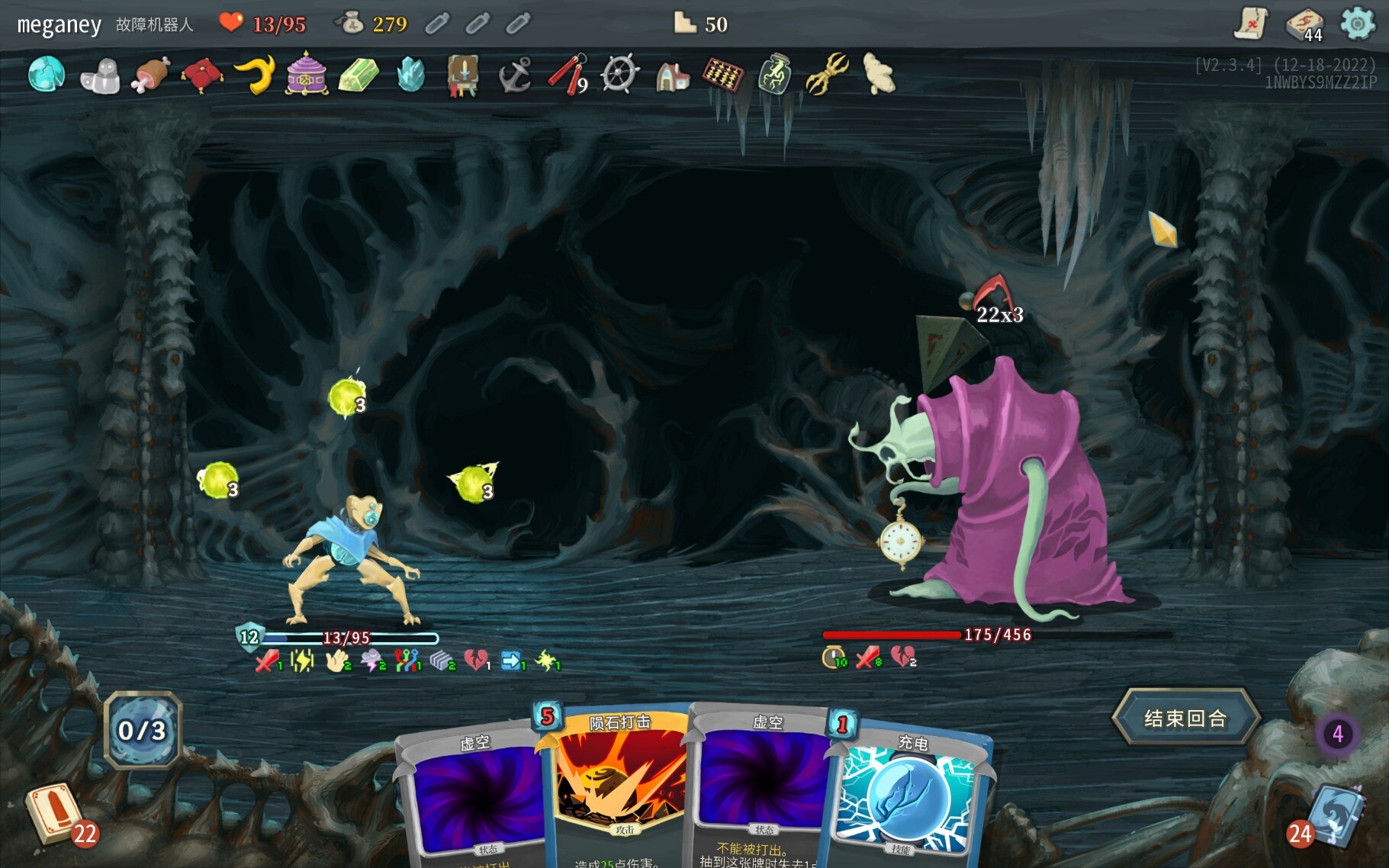Inspect the golden trident vajra relic
Viewport: 1389px width, 868px height.
click(x=828, y=74)
